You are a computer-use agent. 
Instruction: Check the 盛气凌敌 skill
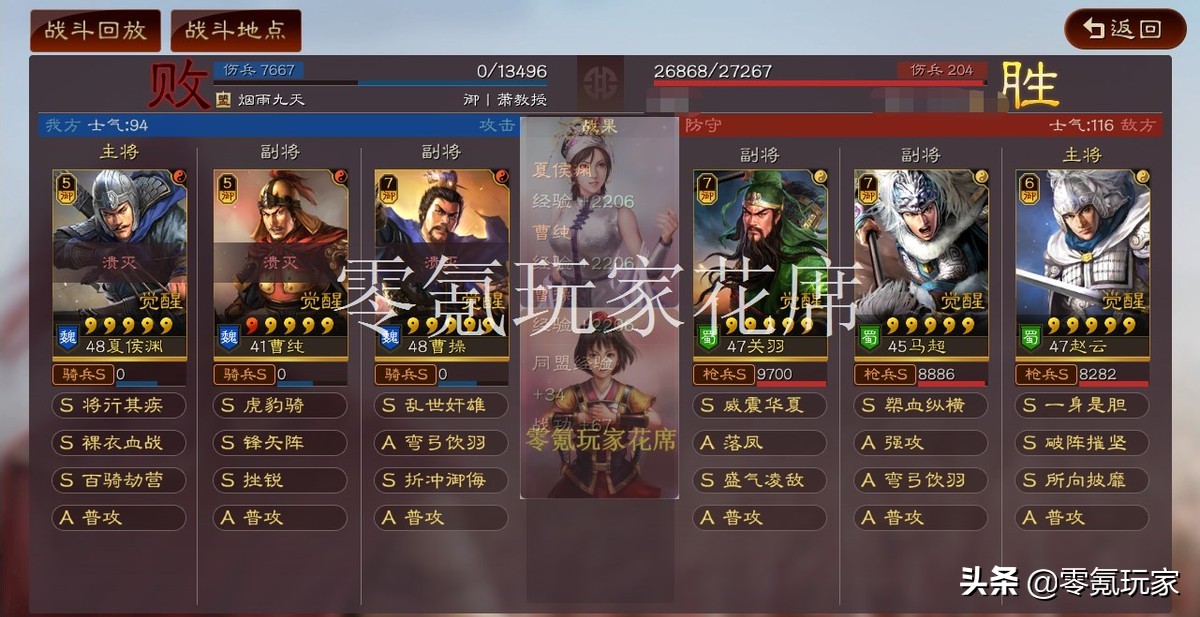(x=761, y=480)
